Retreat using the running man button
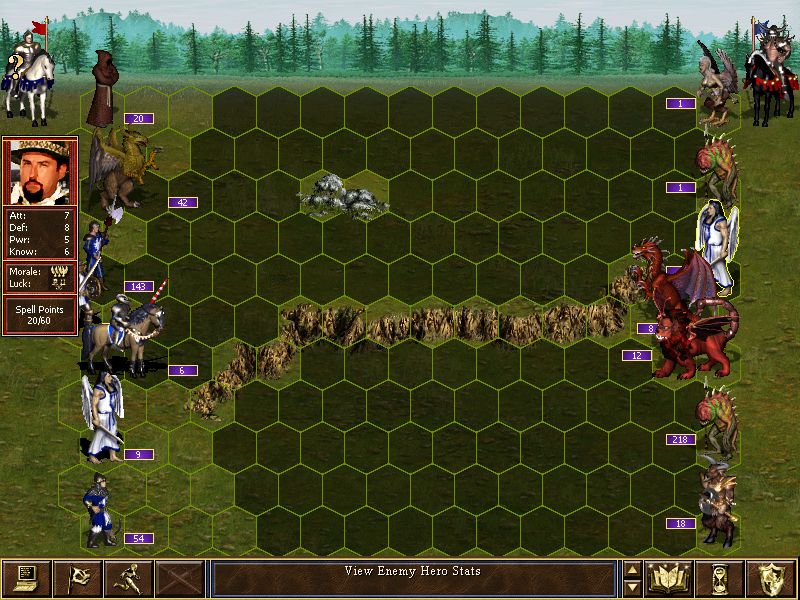This screenshot has height=600, width=800. pos(128,578)
